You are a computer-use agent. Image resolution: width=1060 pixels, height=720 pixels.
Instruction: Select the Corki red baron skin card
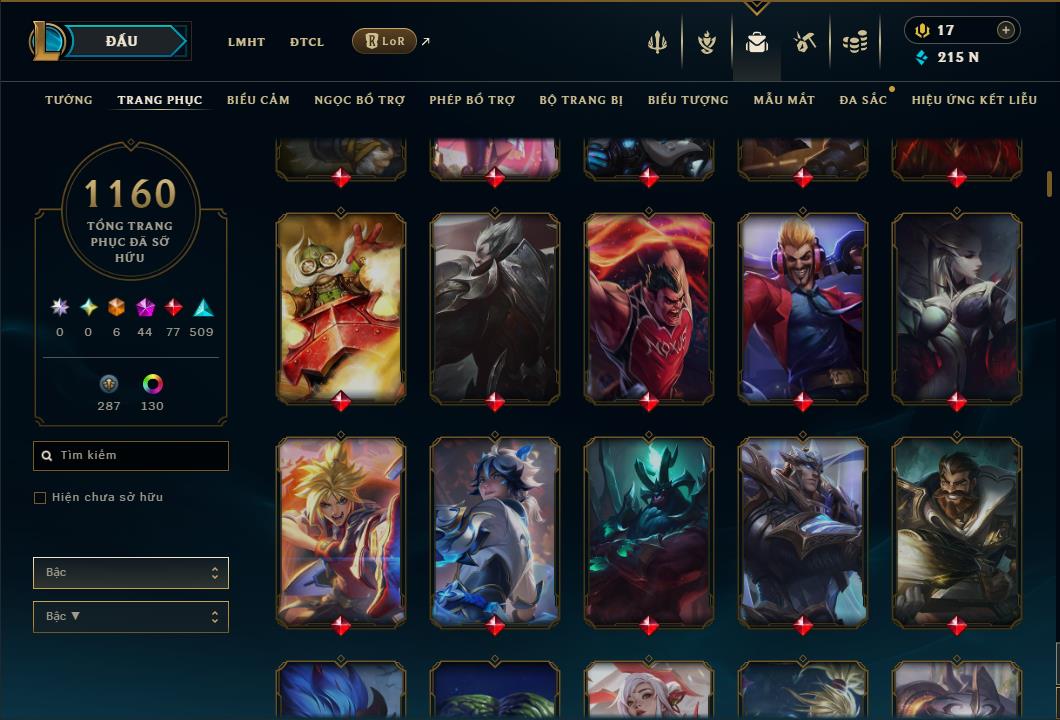(341, 307)
